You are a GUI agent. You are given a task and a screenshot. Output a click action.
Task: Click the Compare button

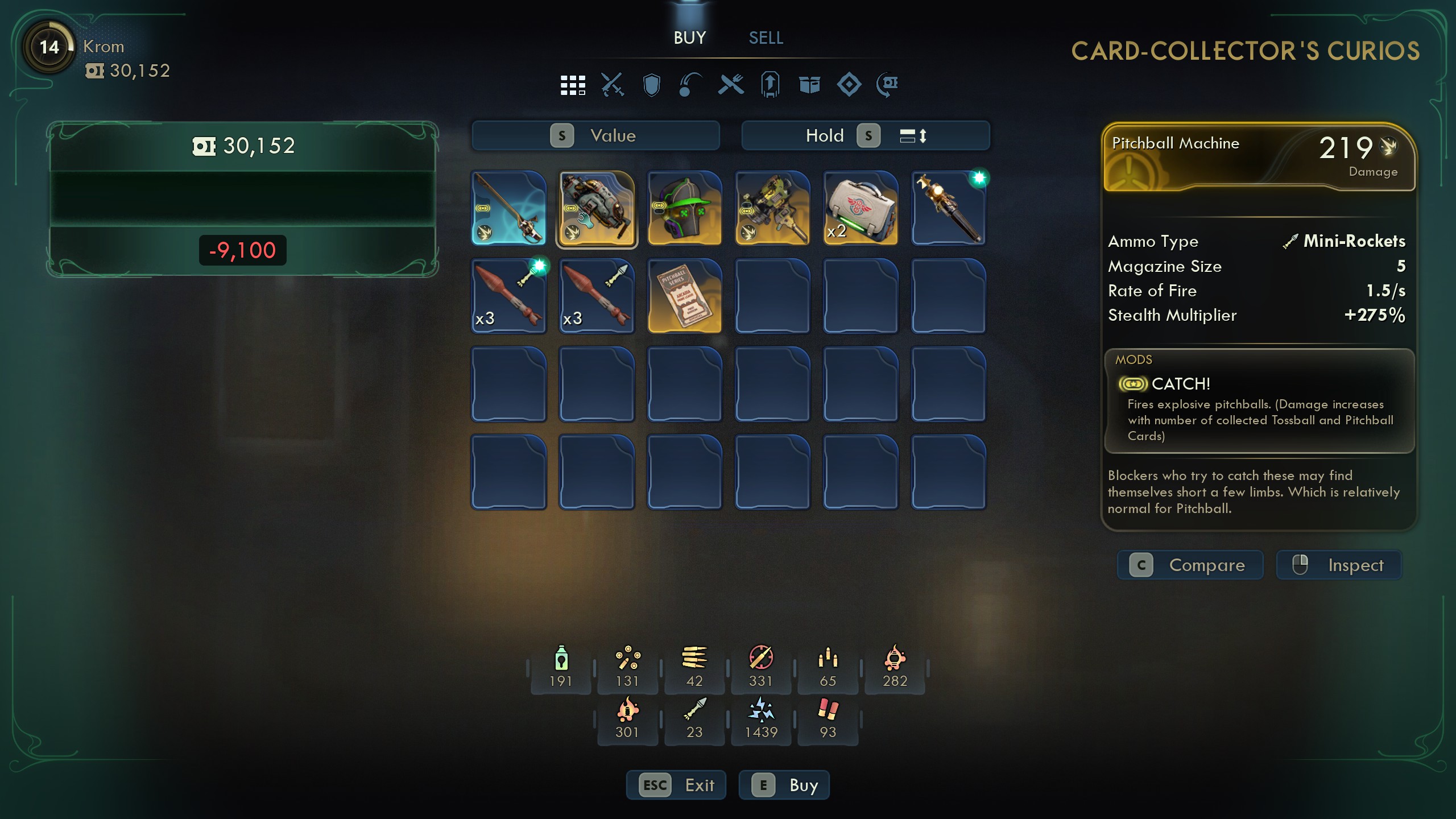click(x=1190, y=565)
